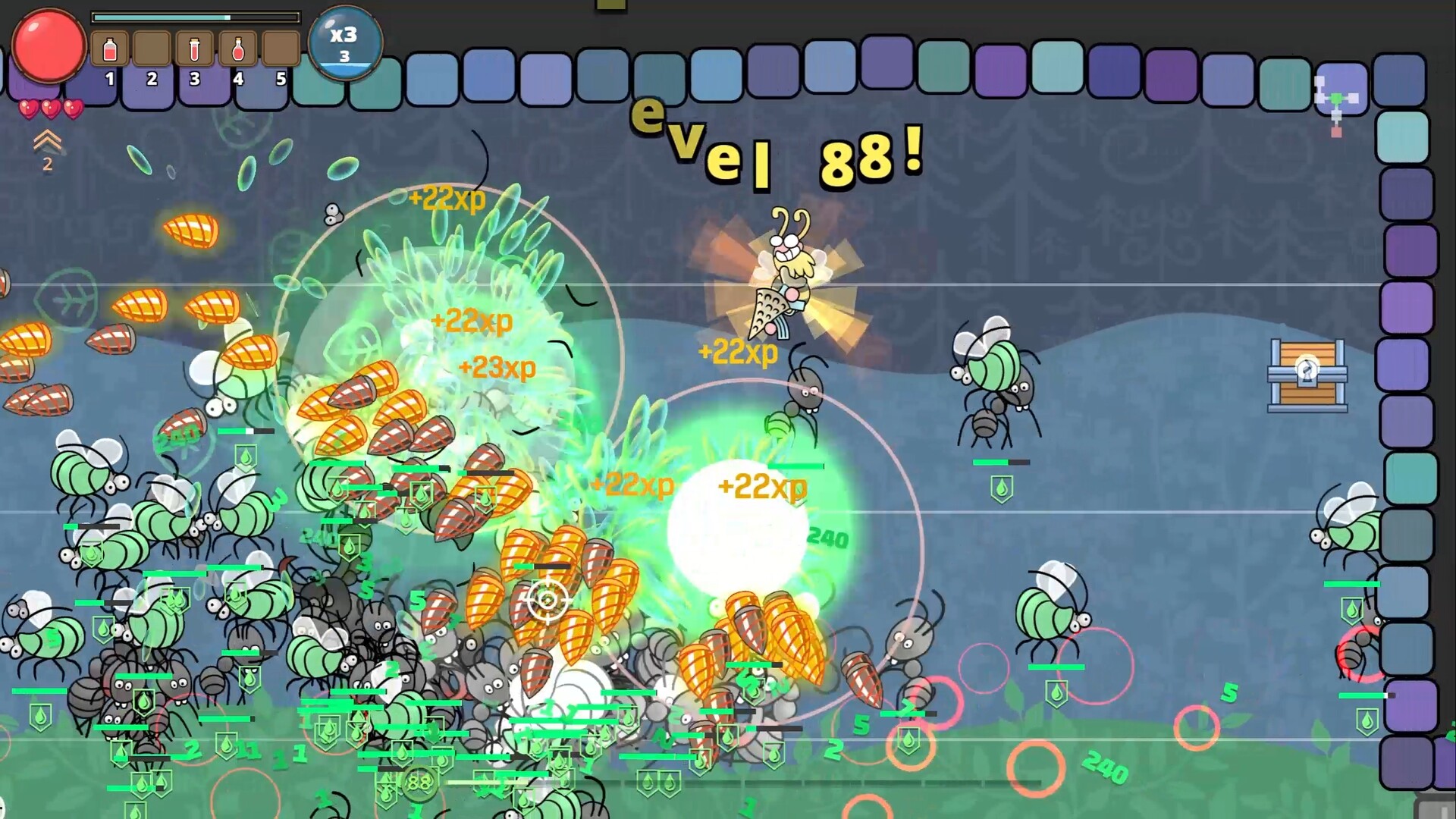Image resolution: width=1456 pixels, height=819 pixels.
Task: Click the first heart life icon
Action: pos(28,108)
